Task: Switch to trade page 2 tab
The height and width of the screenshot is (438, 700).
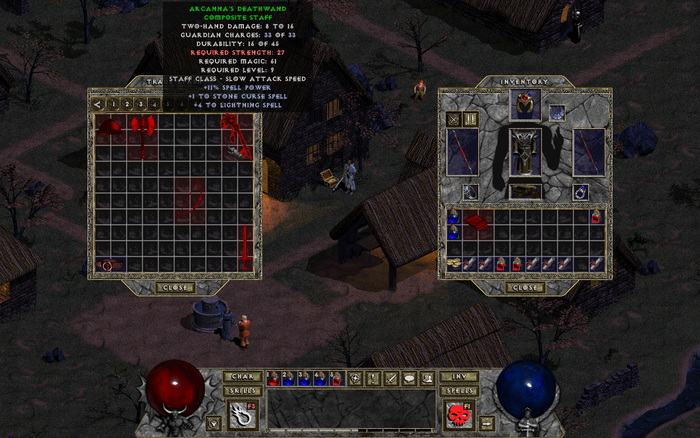Action: [x=127, y=103]
